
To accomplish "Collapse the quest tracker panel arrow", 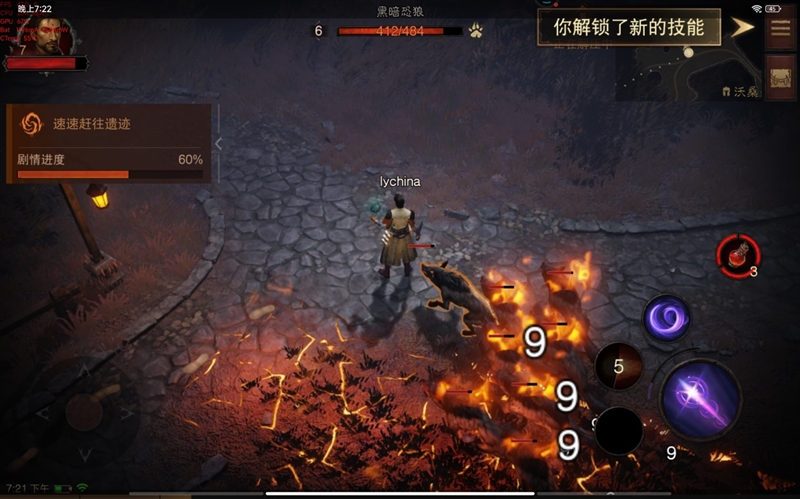I will (x=219, y=144).
